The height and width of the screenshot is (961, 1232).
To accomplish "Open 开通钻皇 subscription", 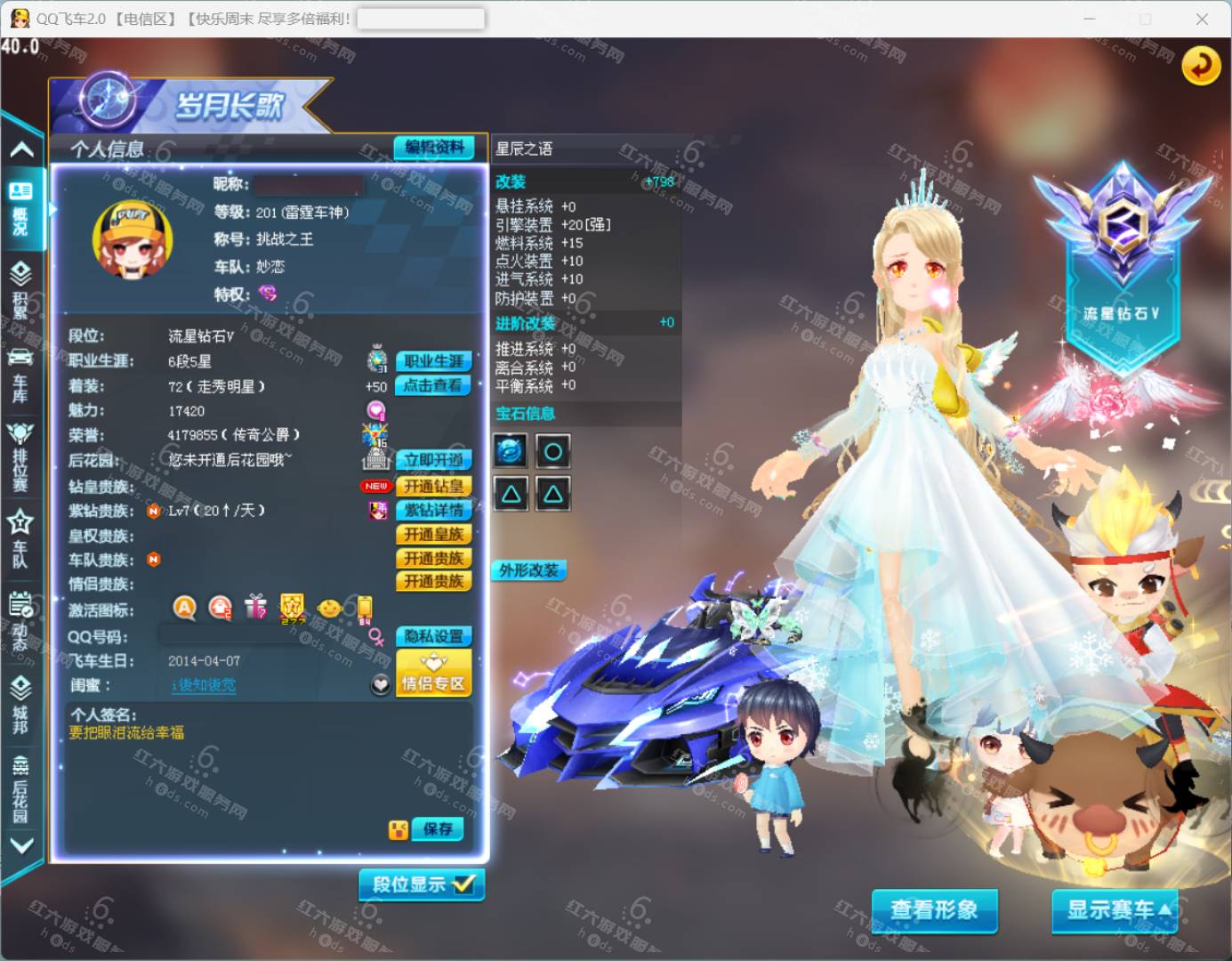I will (x=433, y=486).
